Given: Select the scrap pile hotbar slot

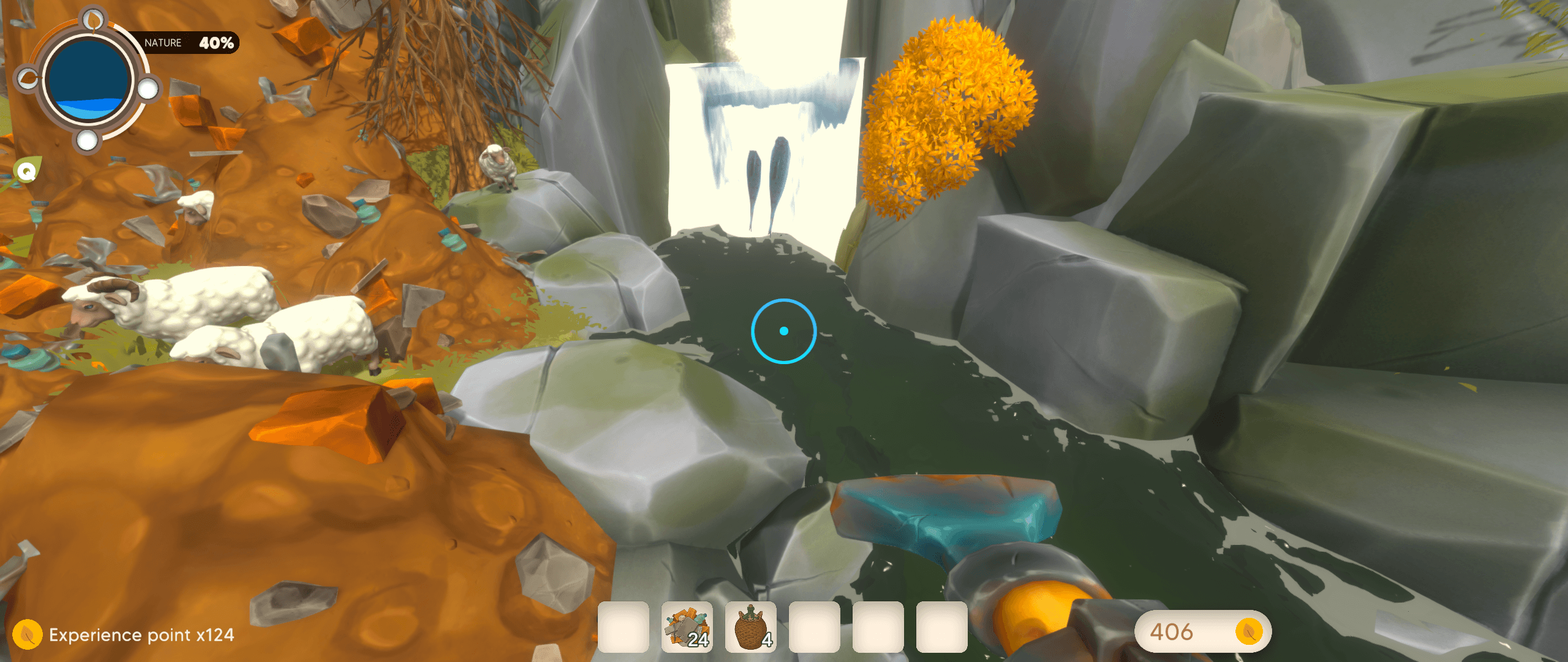Looking at the screenshot, I should (x=687, y=627).
